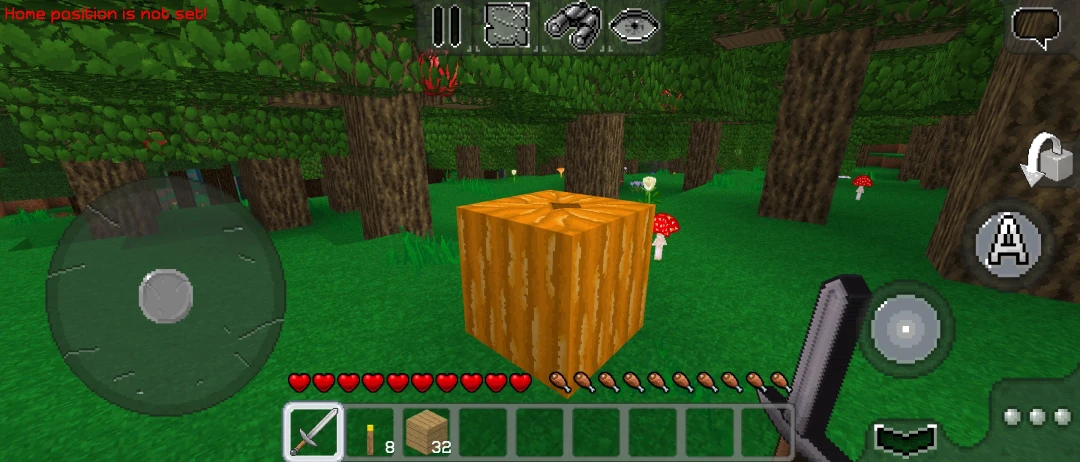Tap the round A action button
This screenshot has width=1080, height=462.
1010,243
